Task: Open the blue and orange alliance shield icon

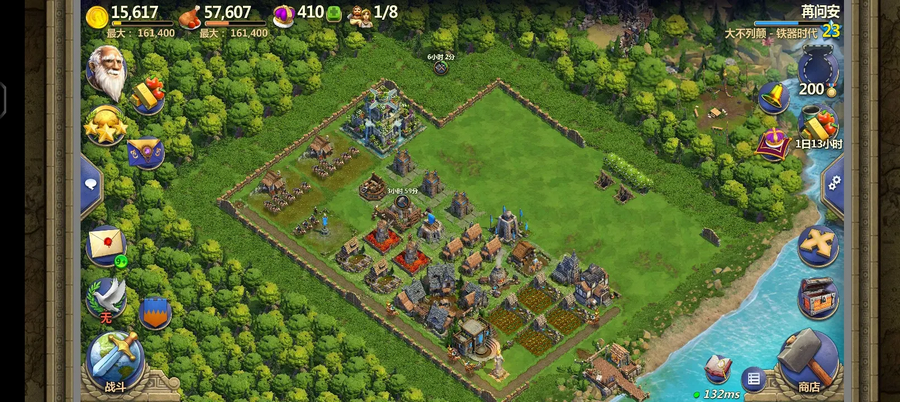Action: [154, 311]
